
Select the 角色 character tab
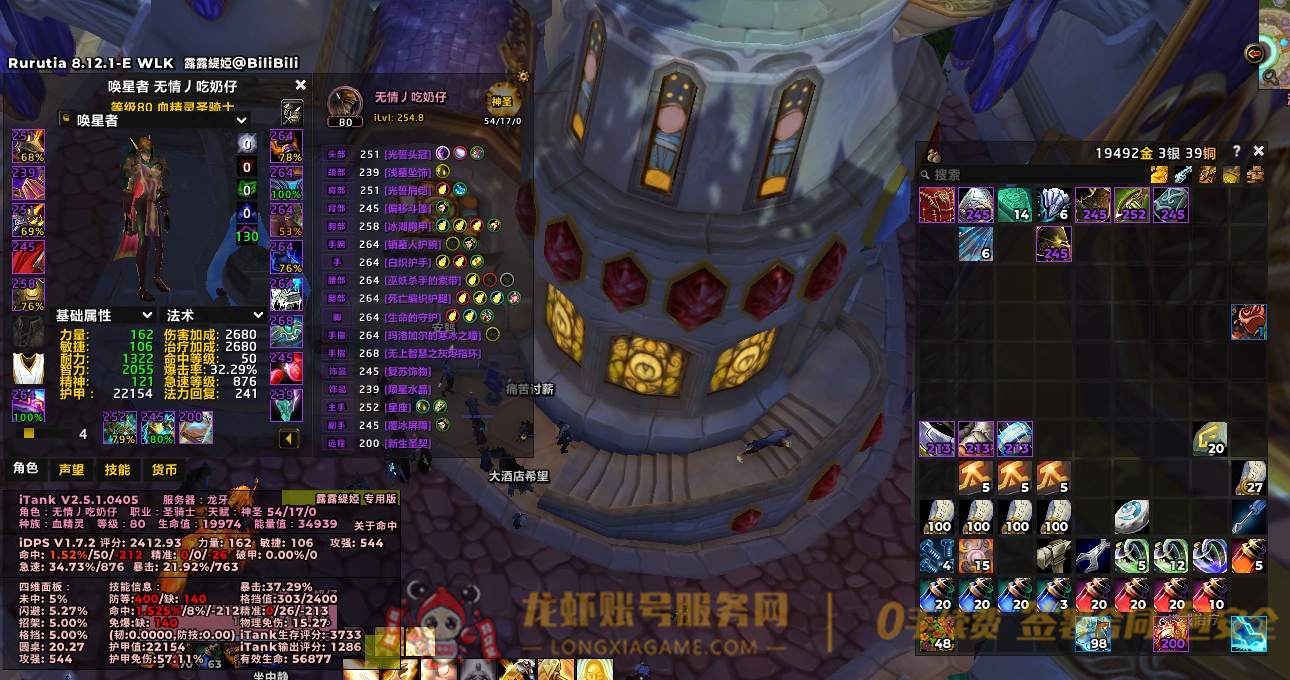[25, 469]
